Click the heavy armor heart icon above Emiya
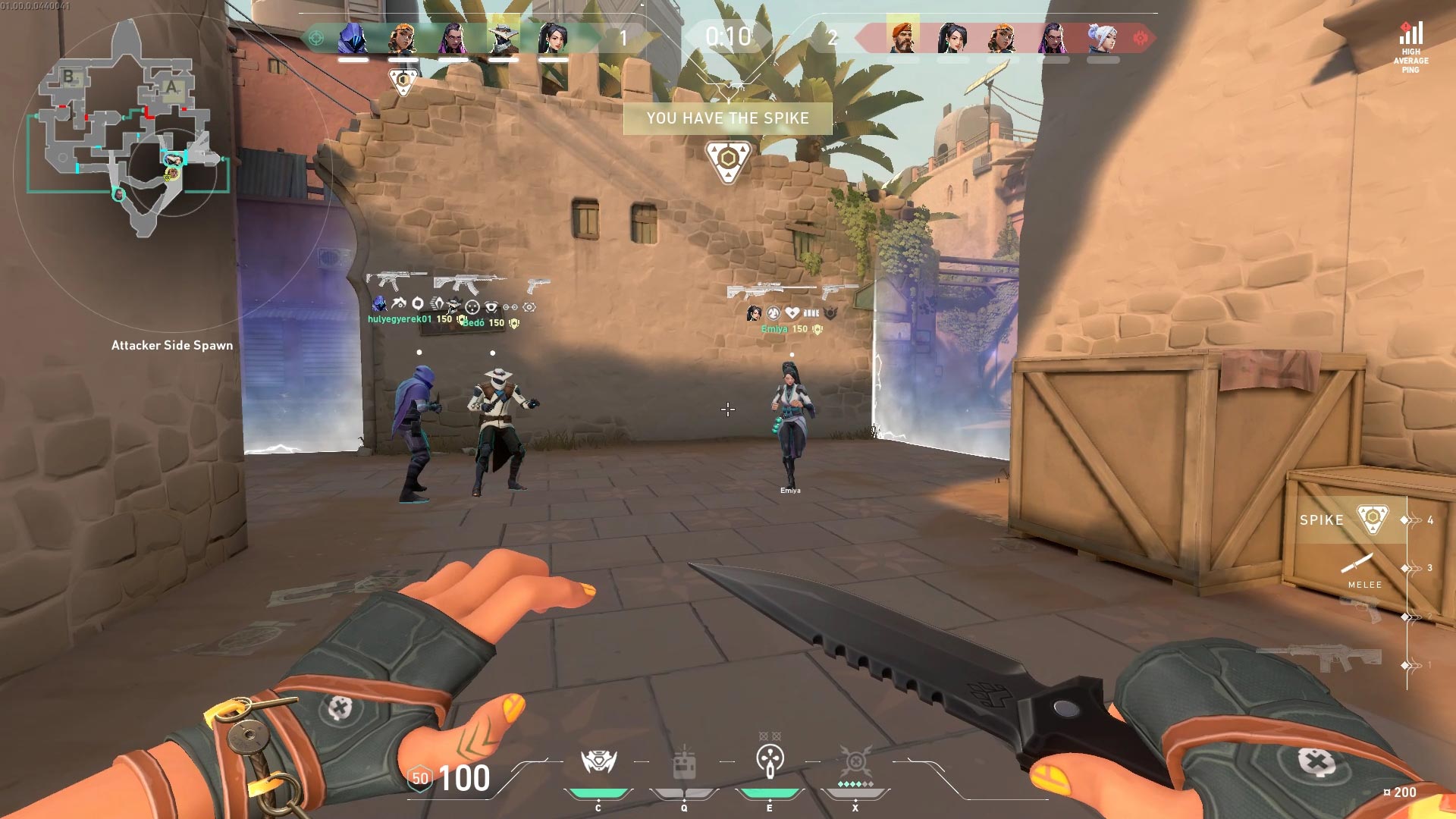Viewport: 1456px width, 819px height. click(792, 313)
